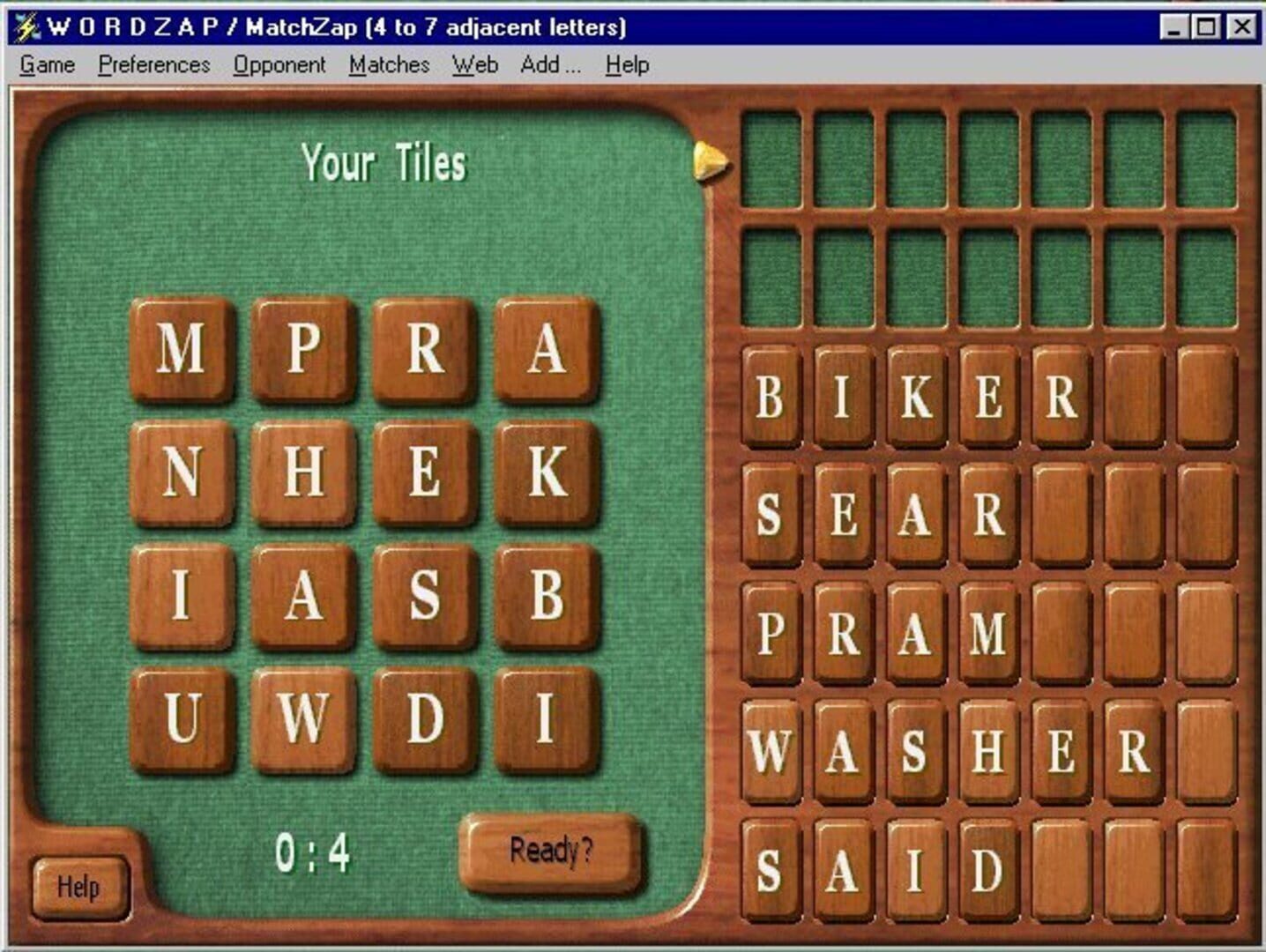1266x952 pixels.
Task: Open the Game menu
Action: tap(48, 64)
